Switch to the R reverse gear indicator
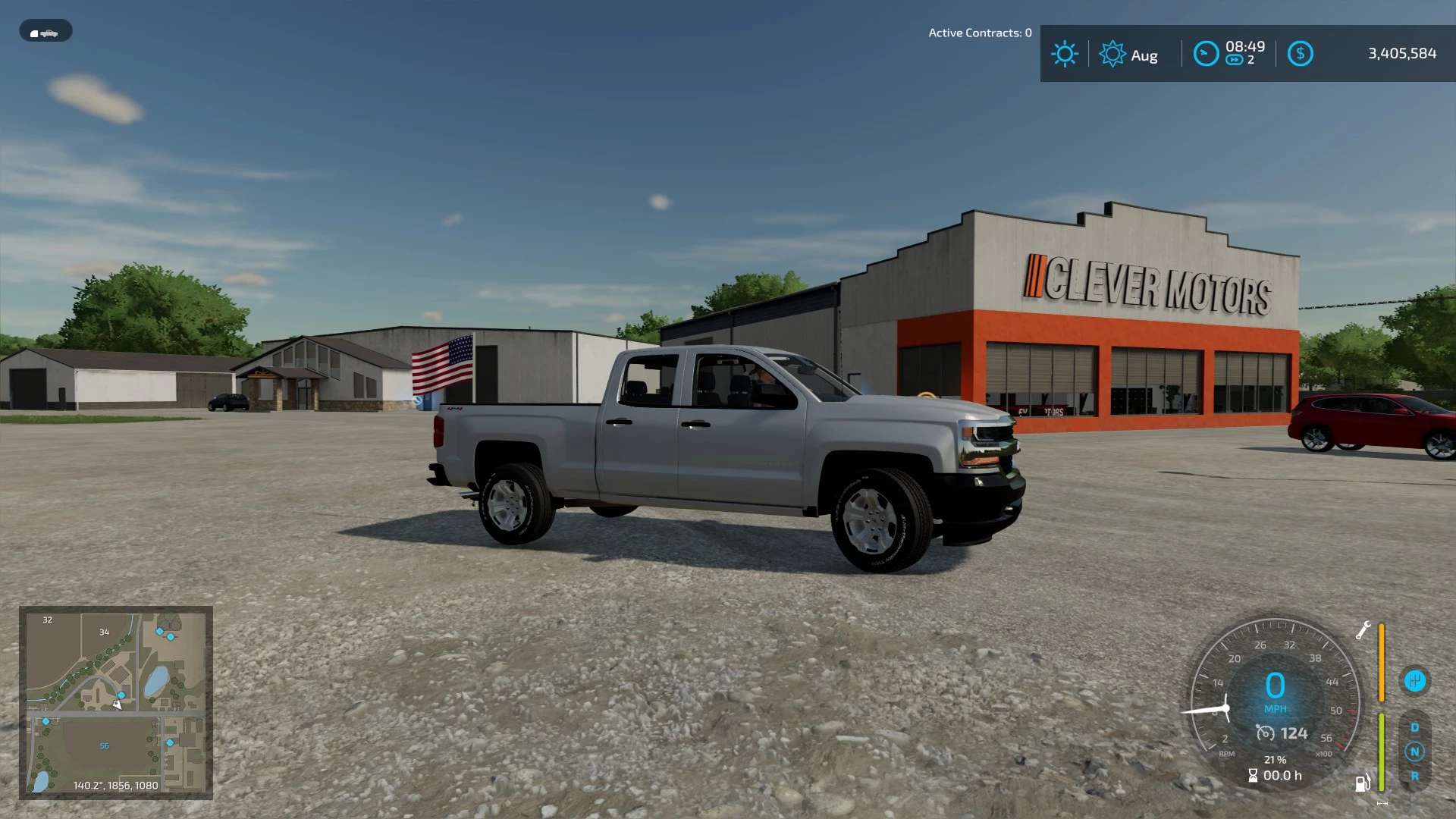The image size is (1456, 819). (x=1414, y=776)
